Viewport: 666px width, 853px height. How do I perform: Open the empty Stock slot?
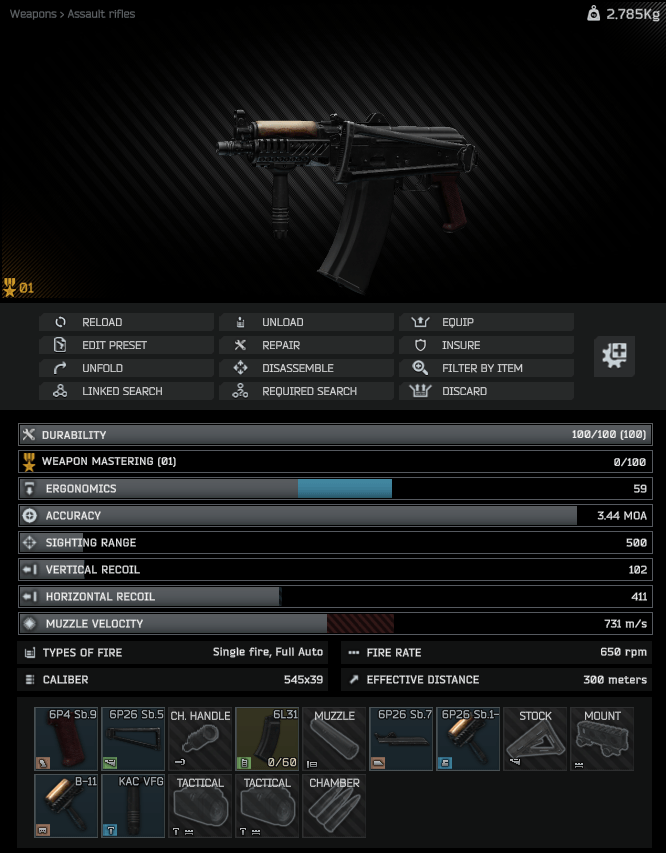(535, 739)
